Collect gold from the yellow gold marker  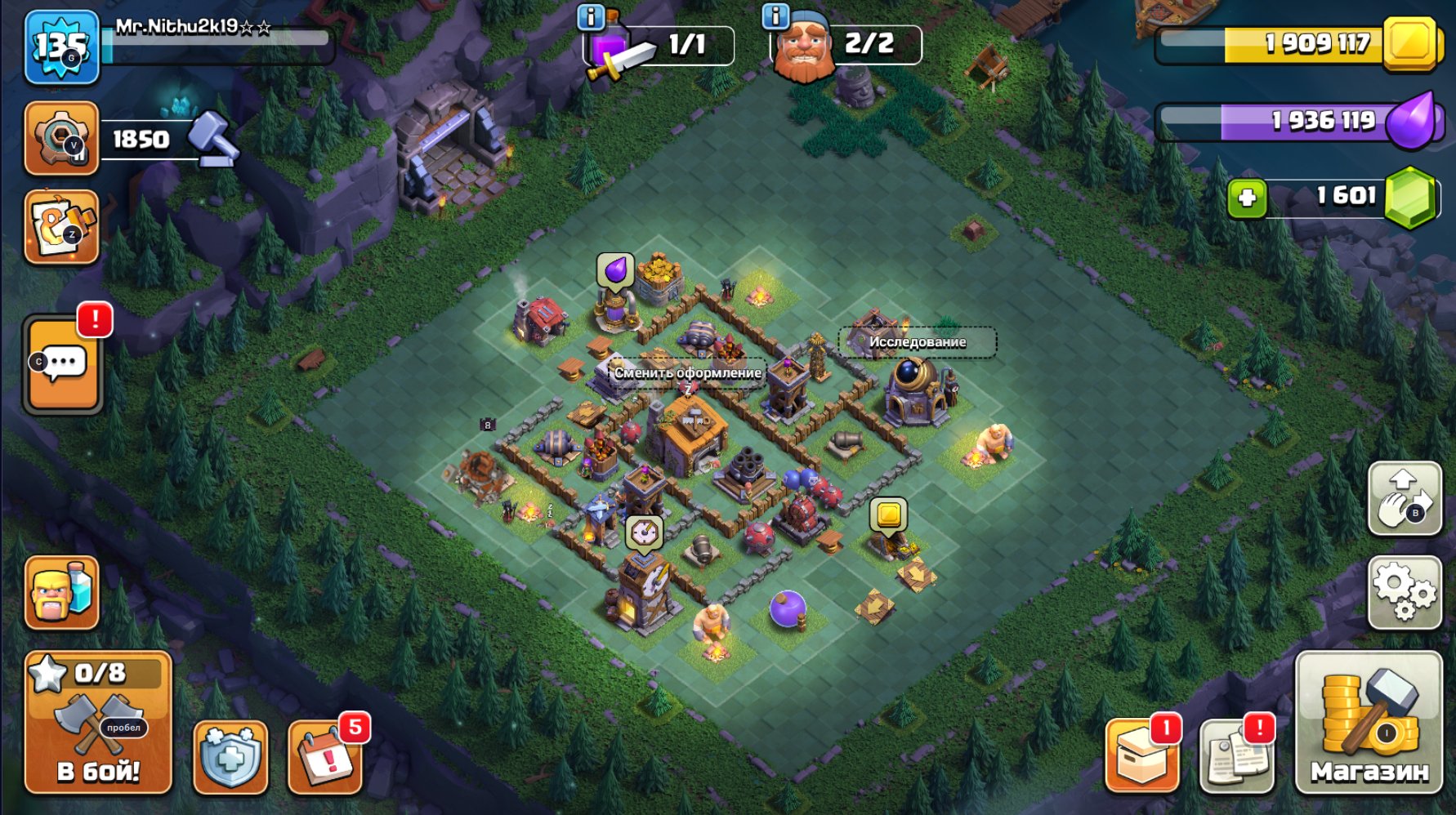[890, 514]
